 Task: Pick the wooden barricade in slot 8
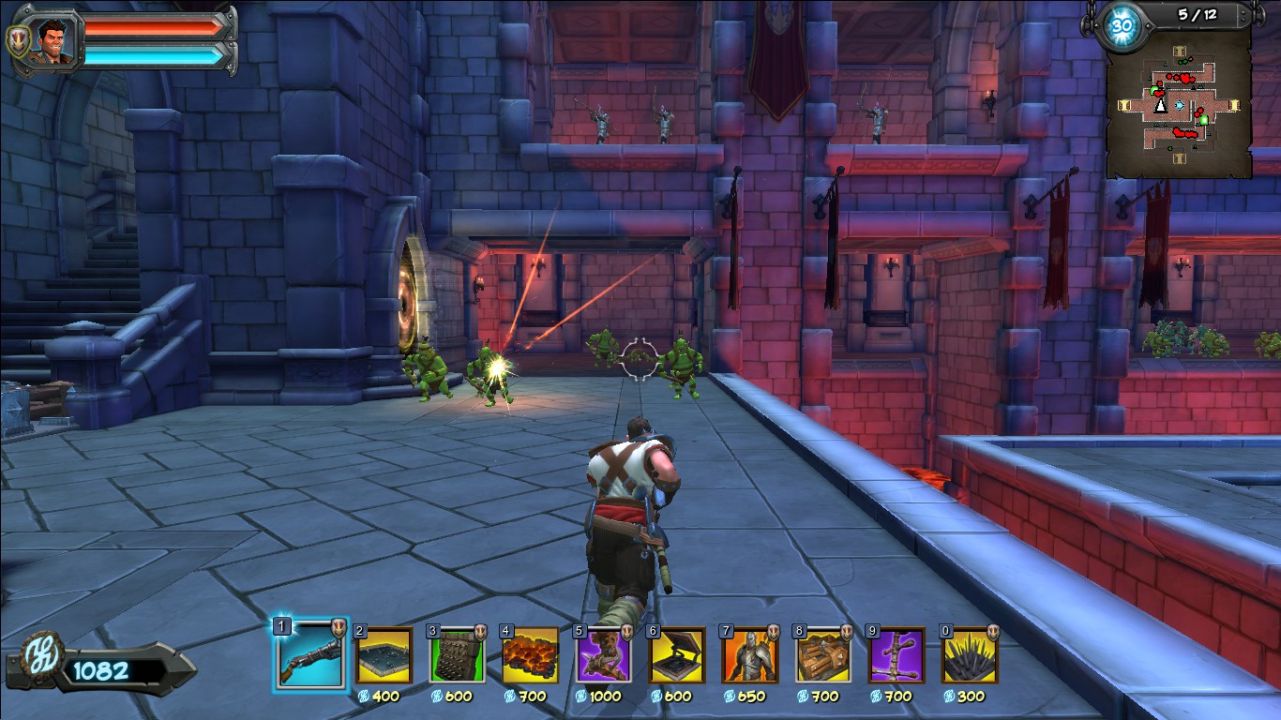coord(824,656)
